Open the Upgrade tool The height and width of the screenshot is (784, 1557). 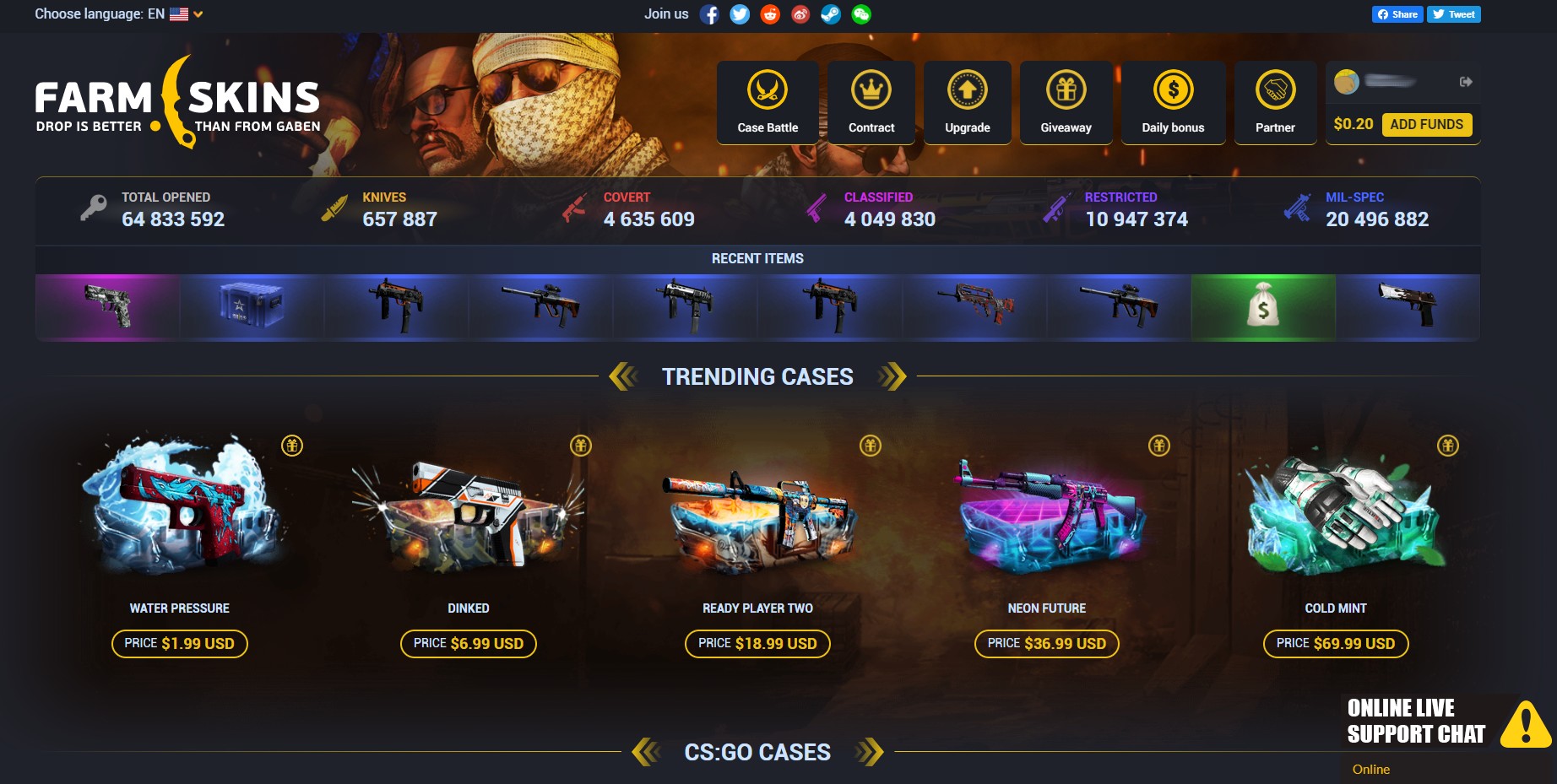(x=967, y=101)
